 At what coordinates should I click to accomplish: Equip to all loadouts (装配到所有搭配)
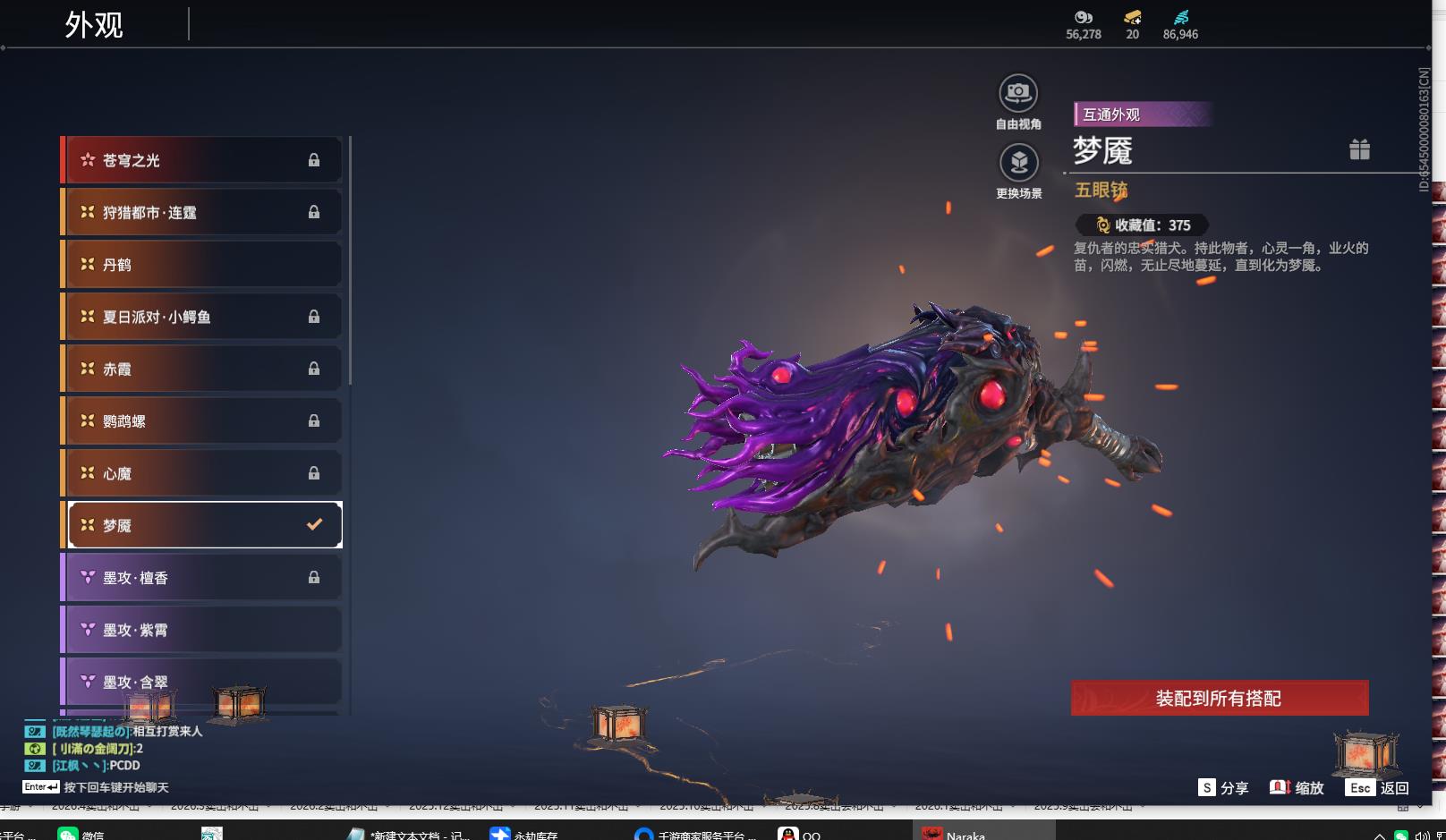click(1219, 698)
